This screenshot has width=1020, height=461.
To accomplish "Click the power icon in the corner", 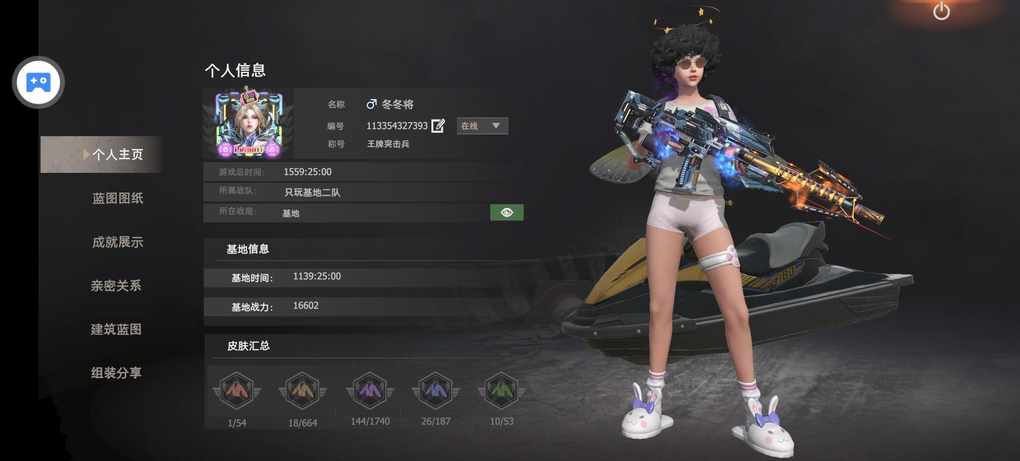I will coord(941,12).
